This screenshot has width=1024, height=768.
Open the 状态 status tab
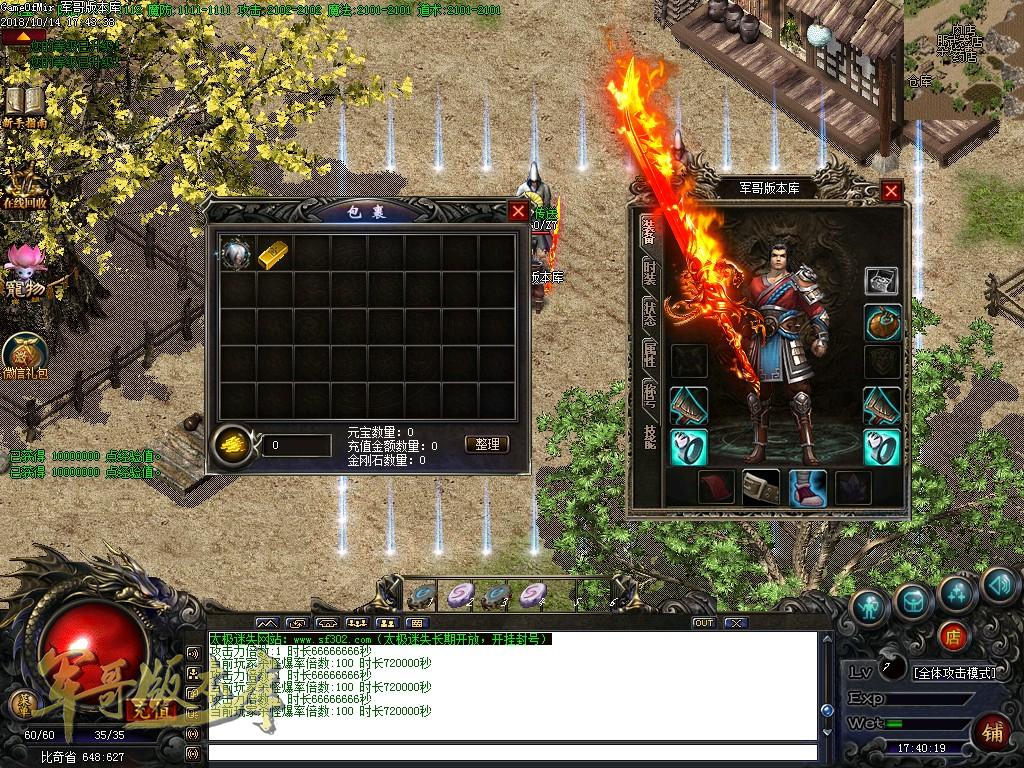click(649, 313)
